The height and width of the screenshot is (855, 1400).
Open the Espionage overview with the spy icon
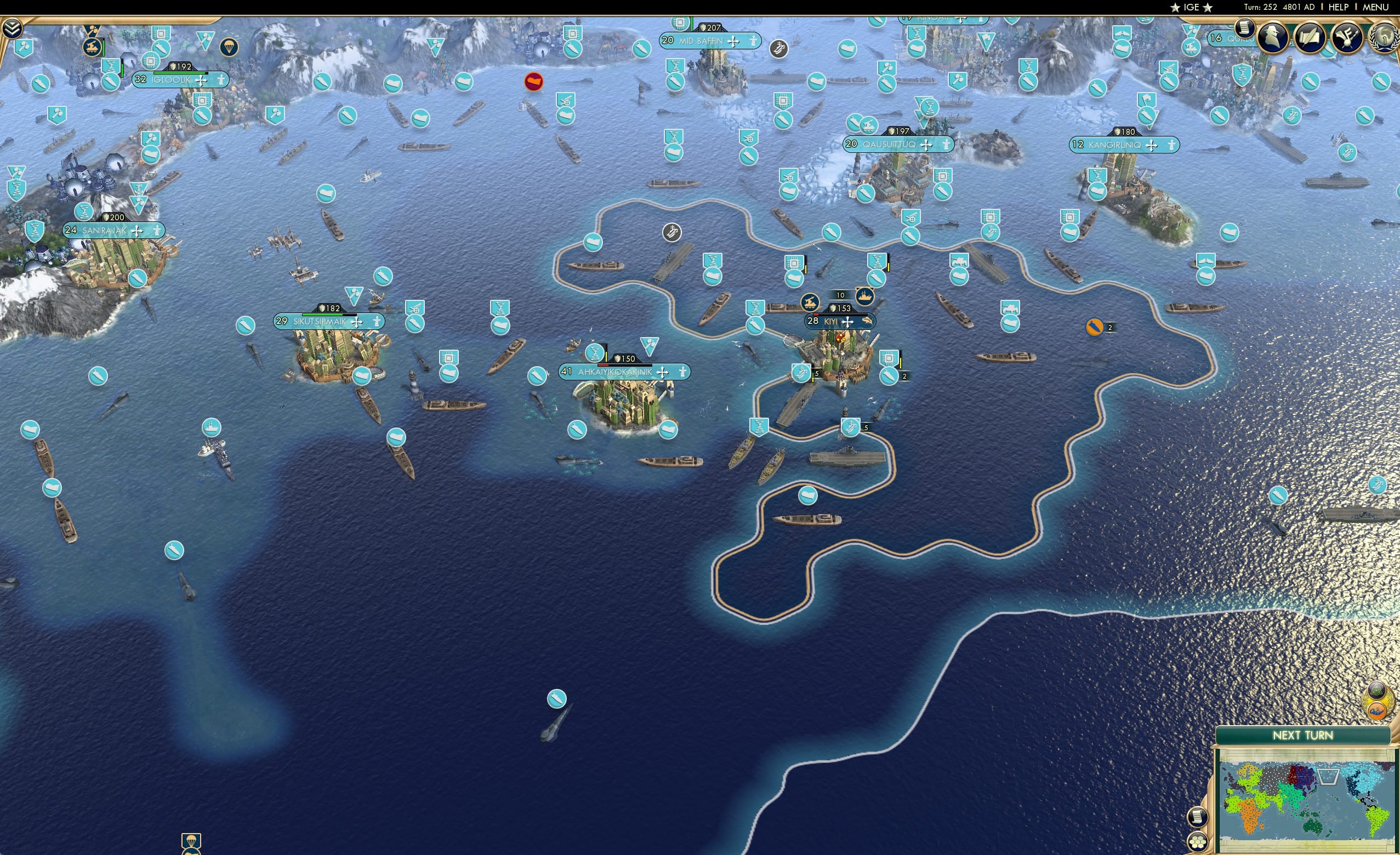pos(1274,37)
